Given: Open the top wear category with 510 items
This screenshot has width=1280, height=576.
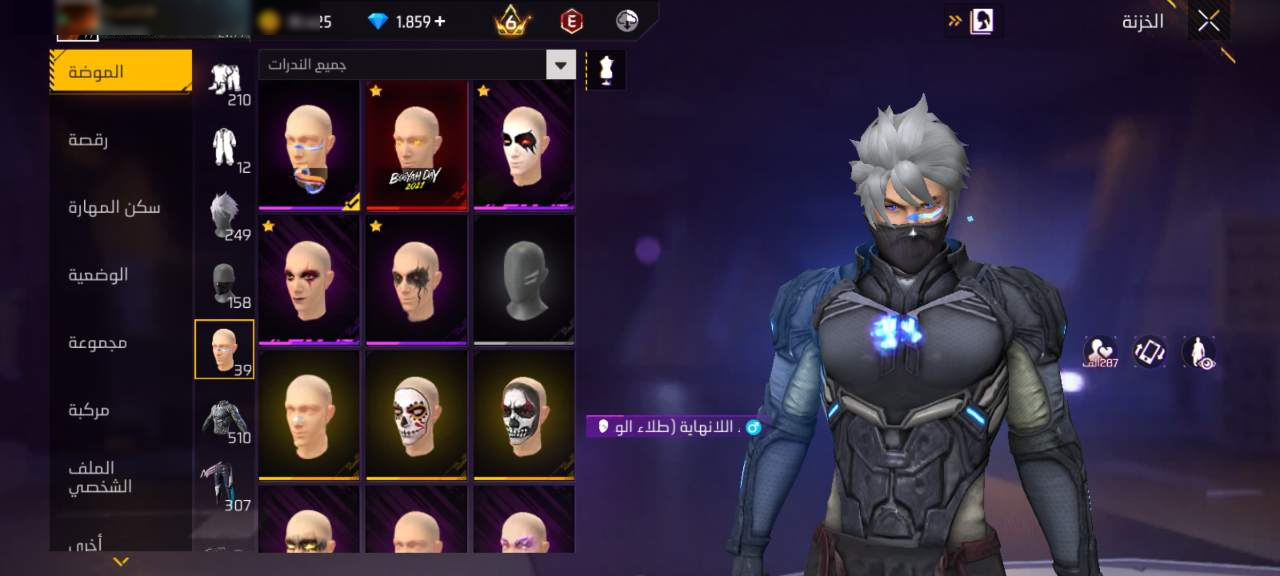Looking at the screenshot, I should 225,418.
